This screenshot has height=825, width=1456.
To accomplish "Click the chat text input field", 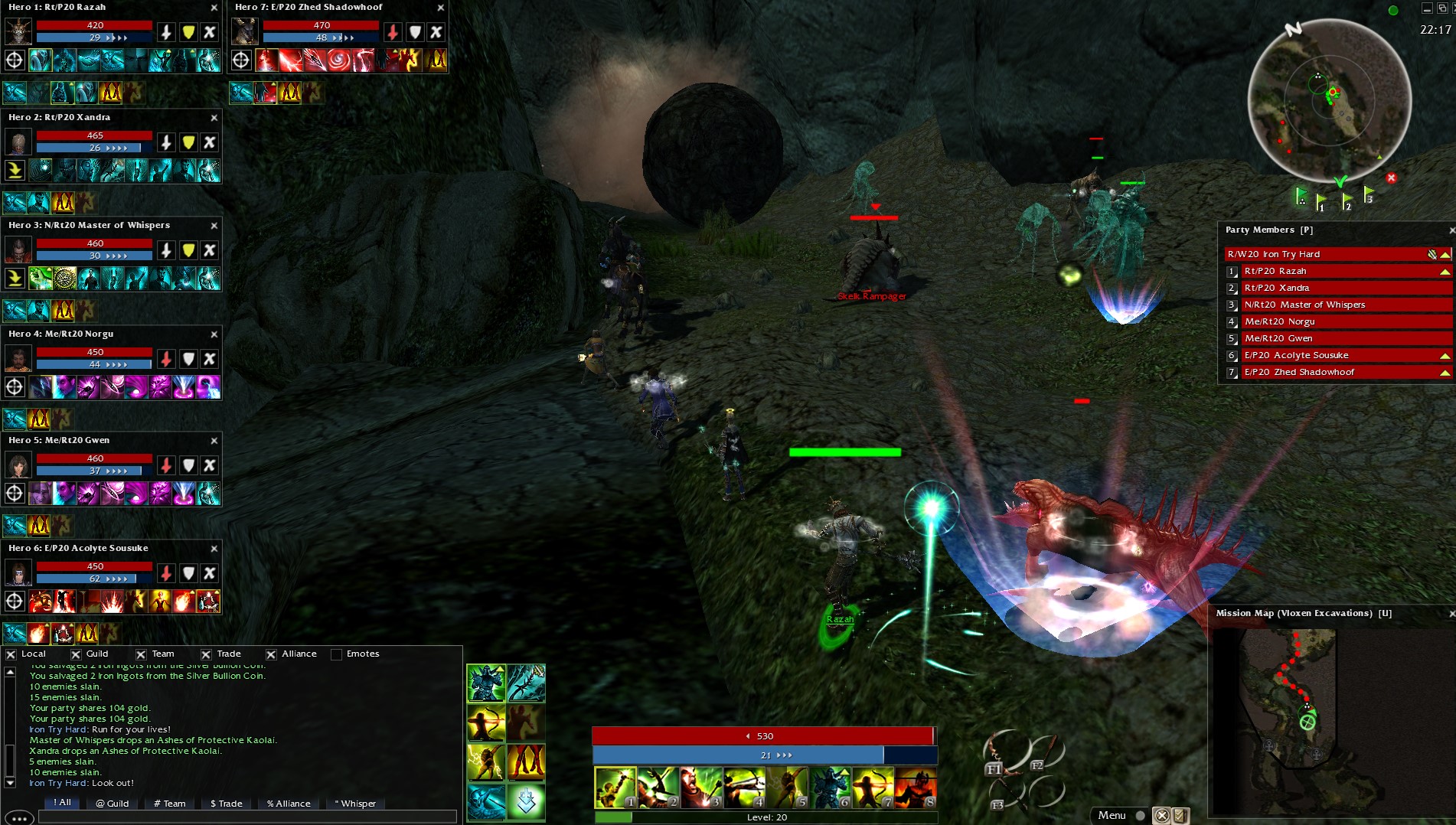I will 246,817.
